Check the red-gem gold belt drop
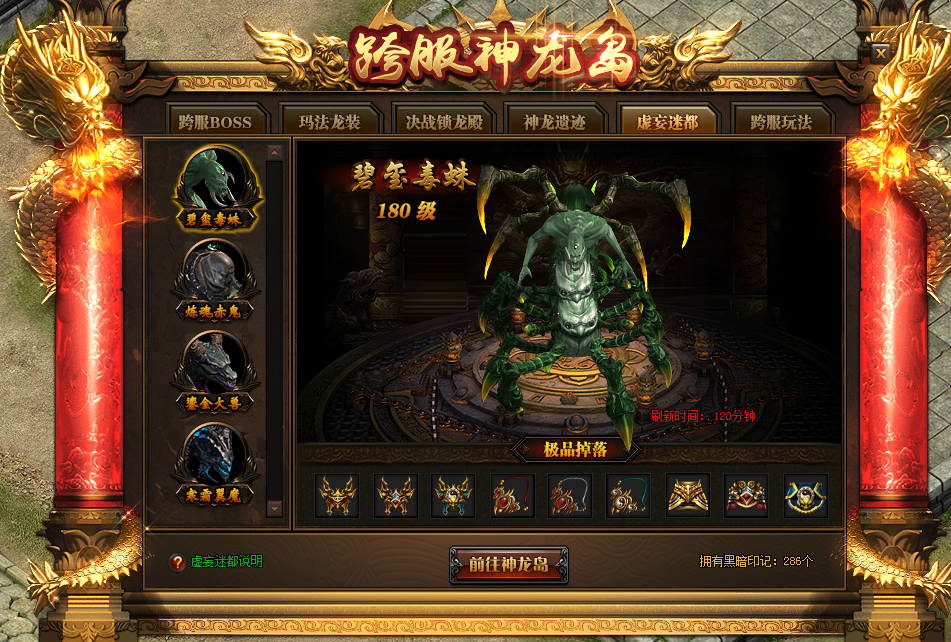The width and height of the screenshot is (951, 642). click(746, 496)
